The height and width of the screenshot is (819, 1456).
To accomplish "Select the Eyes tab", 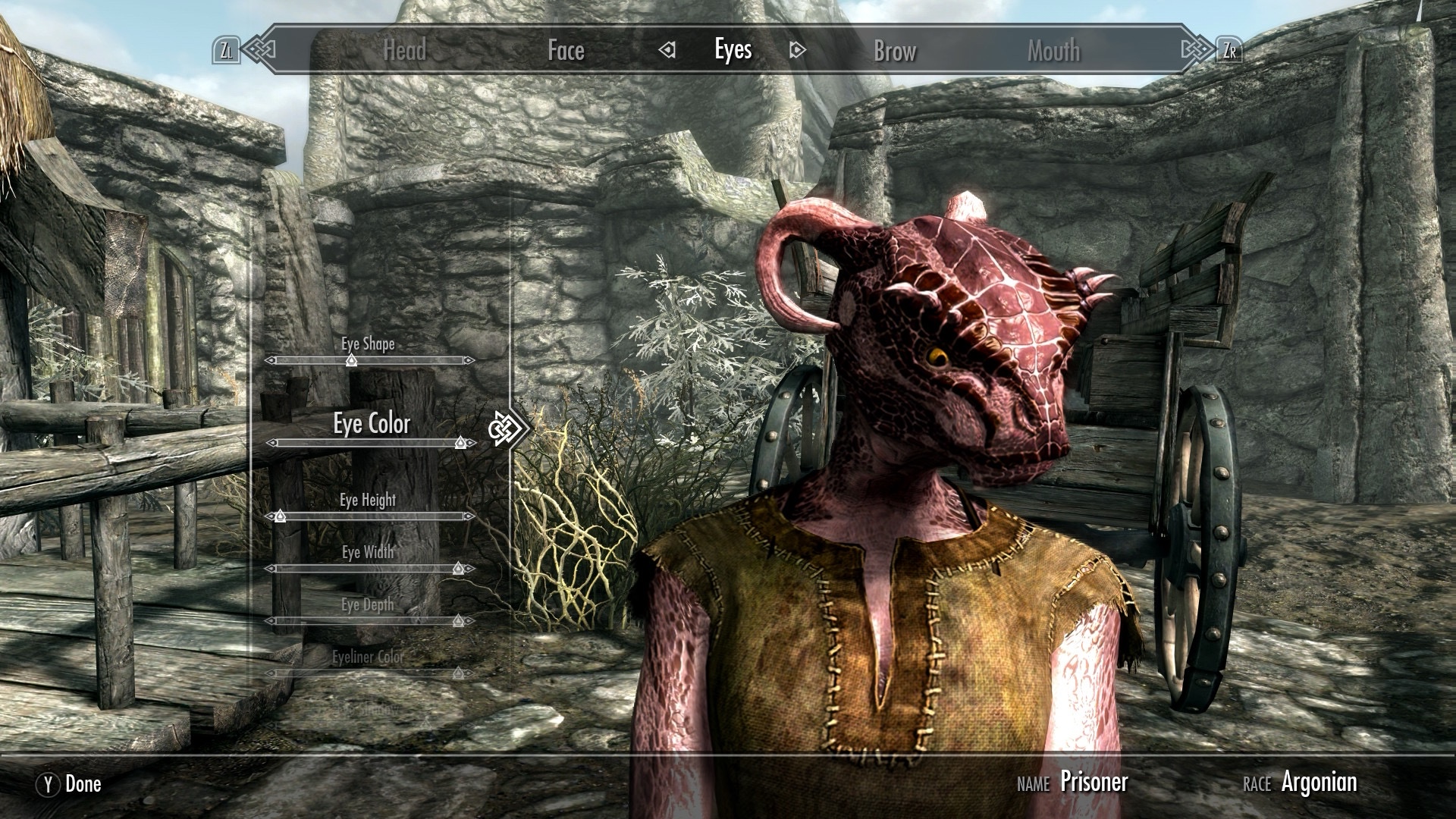I will point(733,50).
